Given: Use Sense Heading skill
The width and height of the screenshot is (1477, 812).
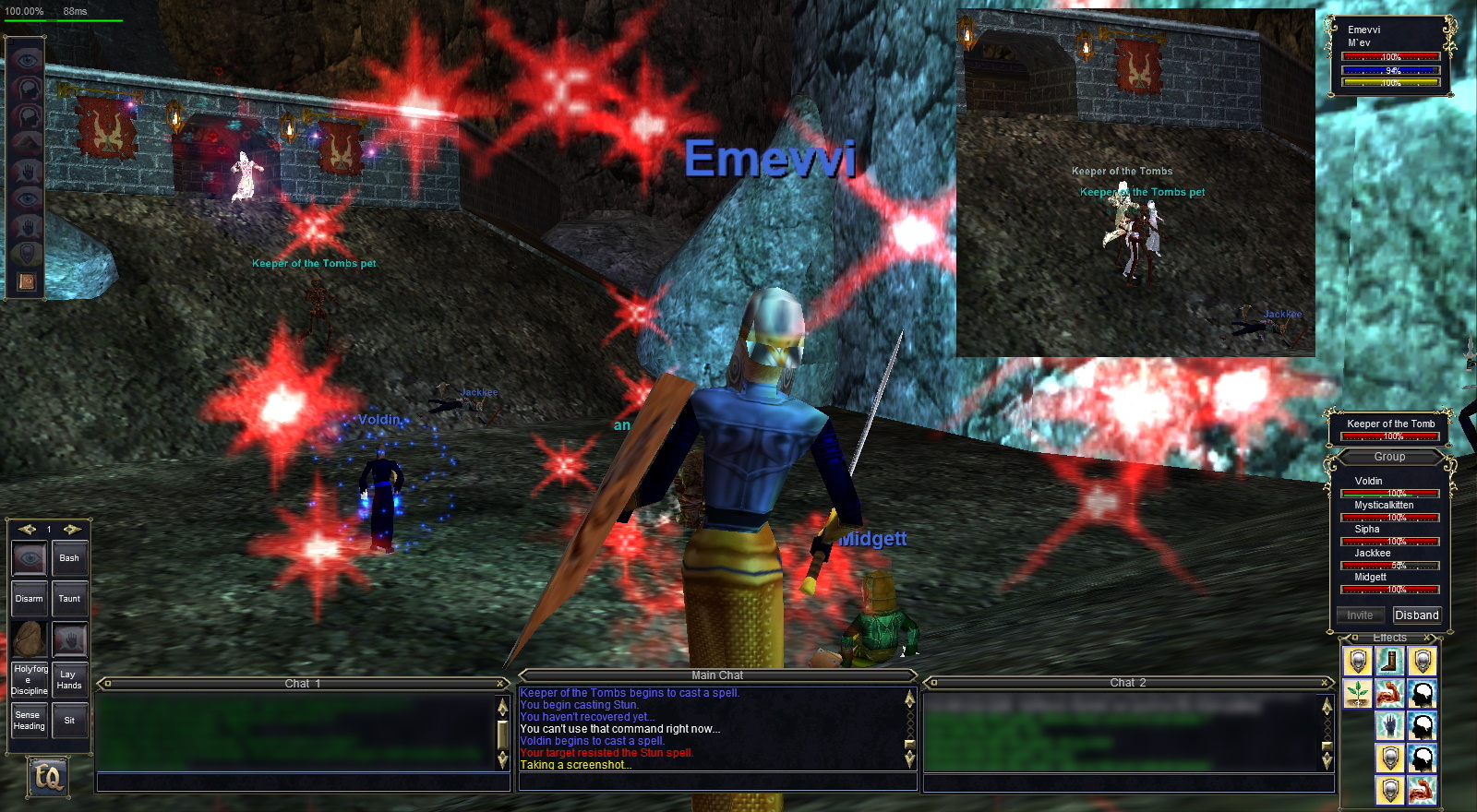Looking at the screenshot, I should tap(29, 721).
